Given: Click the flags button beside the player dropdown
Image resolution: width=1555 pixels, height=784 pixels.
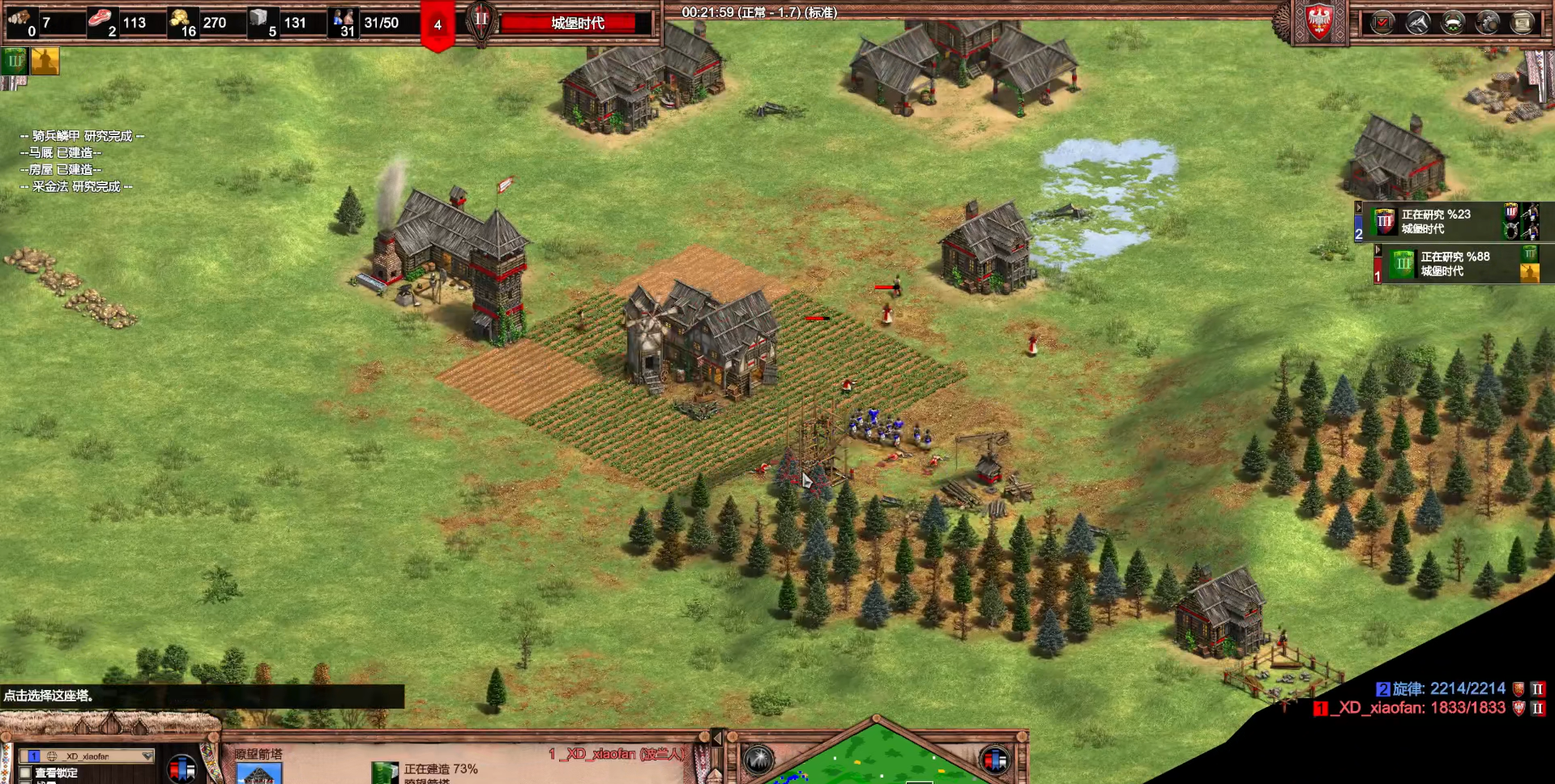Looking at the screenshot, I should pos(182,768).
